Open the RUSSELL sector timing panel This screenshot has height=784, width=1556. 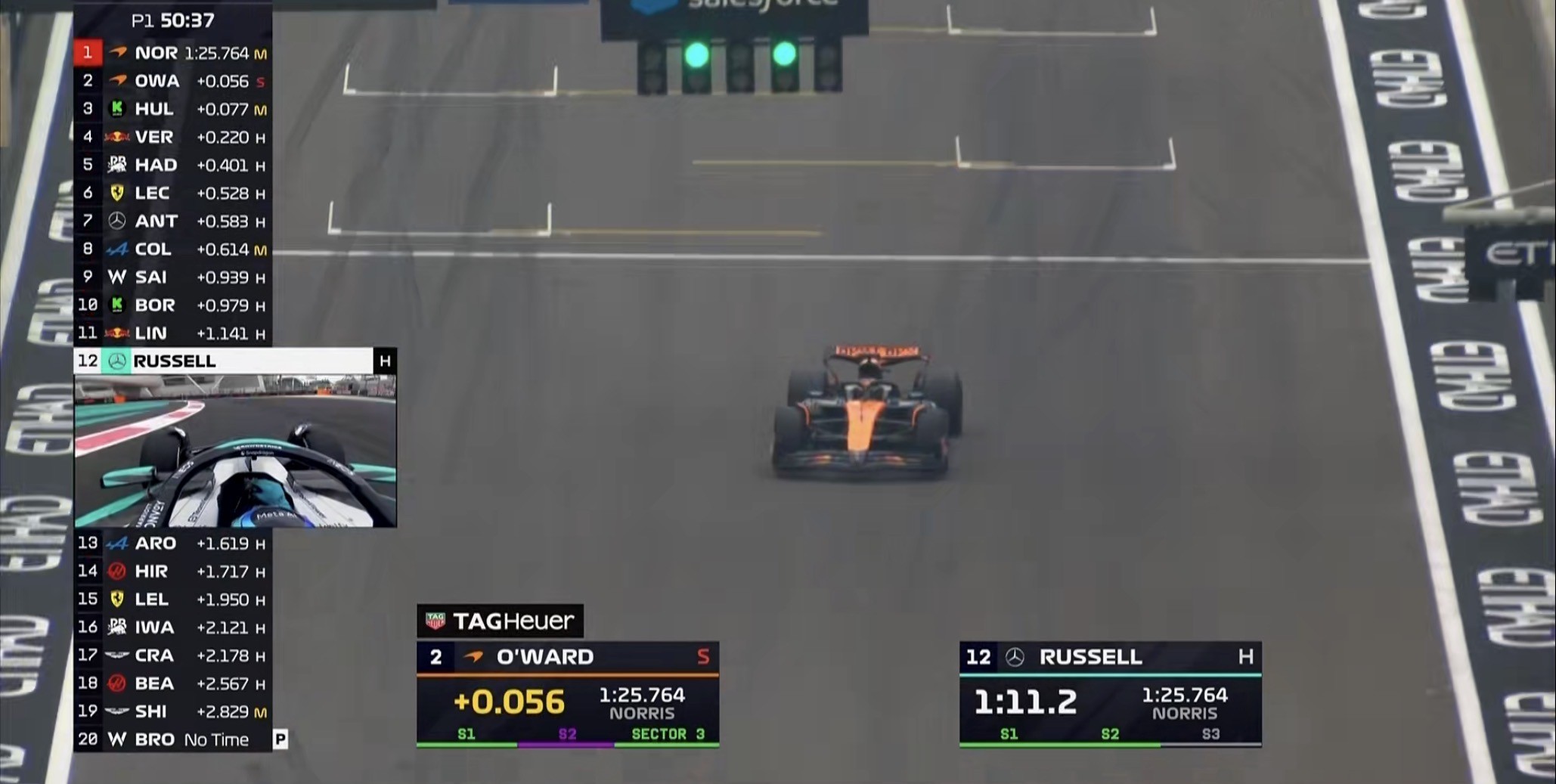click(x=1110, y=695)
